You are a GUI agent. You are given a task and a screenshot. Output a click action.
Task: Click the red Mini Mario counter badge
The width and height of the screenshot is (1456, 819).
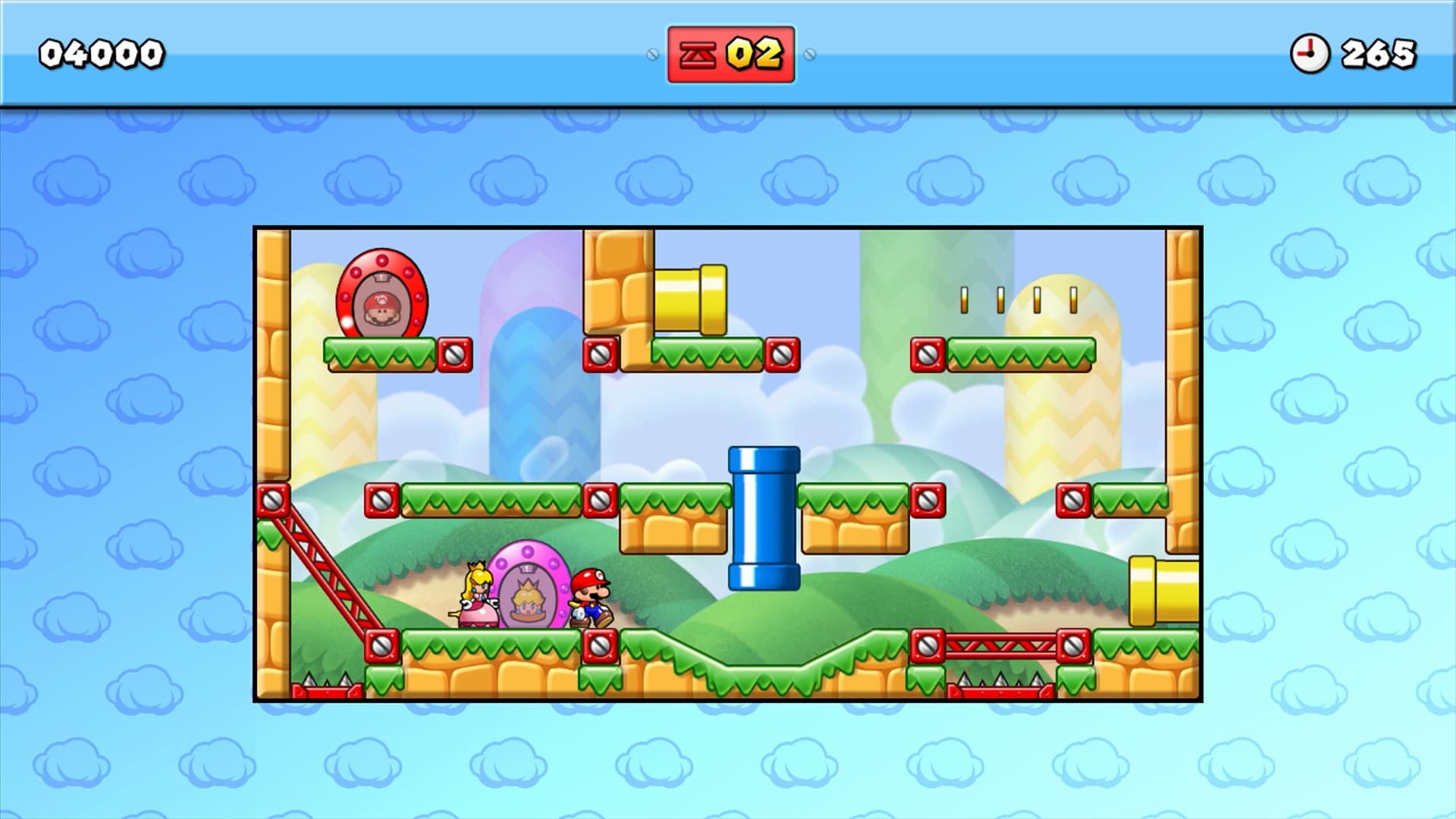[x=732, y=53]
